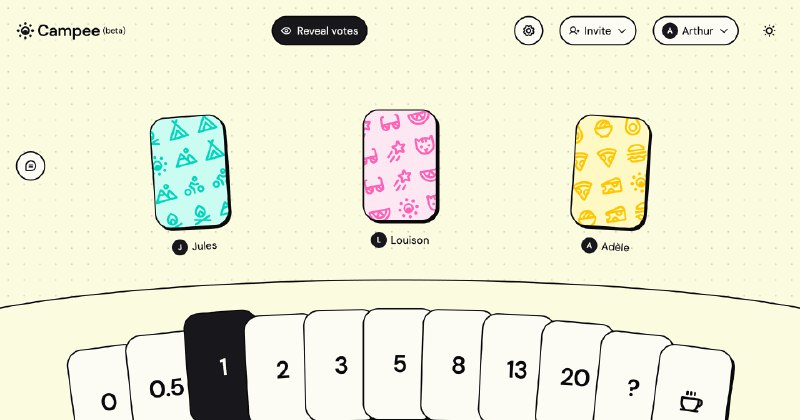Click the round tent icon button
The image size is (800, 420).
pos(31,166)
